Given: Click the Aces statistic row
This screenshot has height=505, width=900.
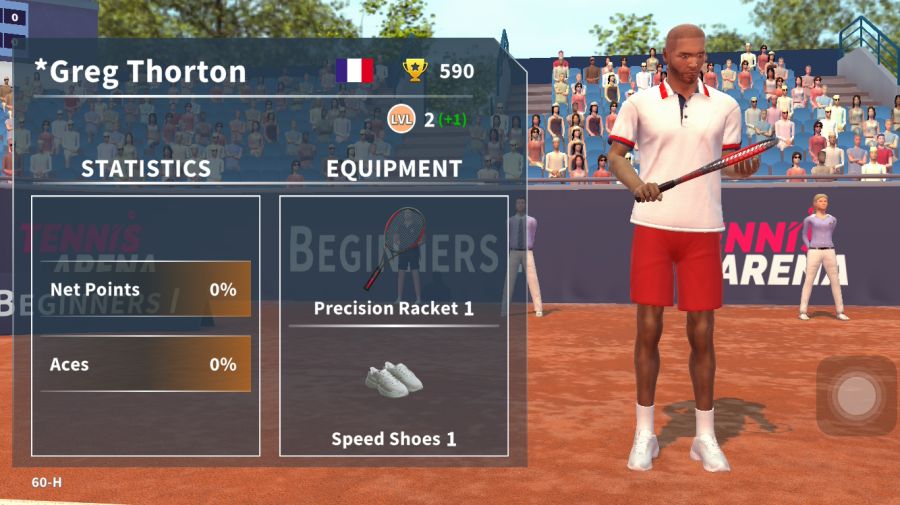Looking at the screenshot, I should coord(146,364).
